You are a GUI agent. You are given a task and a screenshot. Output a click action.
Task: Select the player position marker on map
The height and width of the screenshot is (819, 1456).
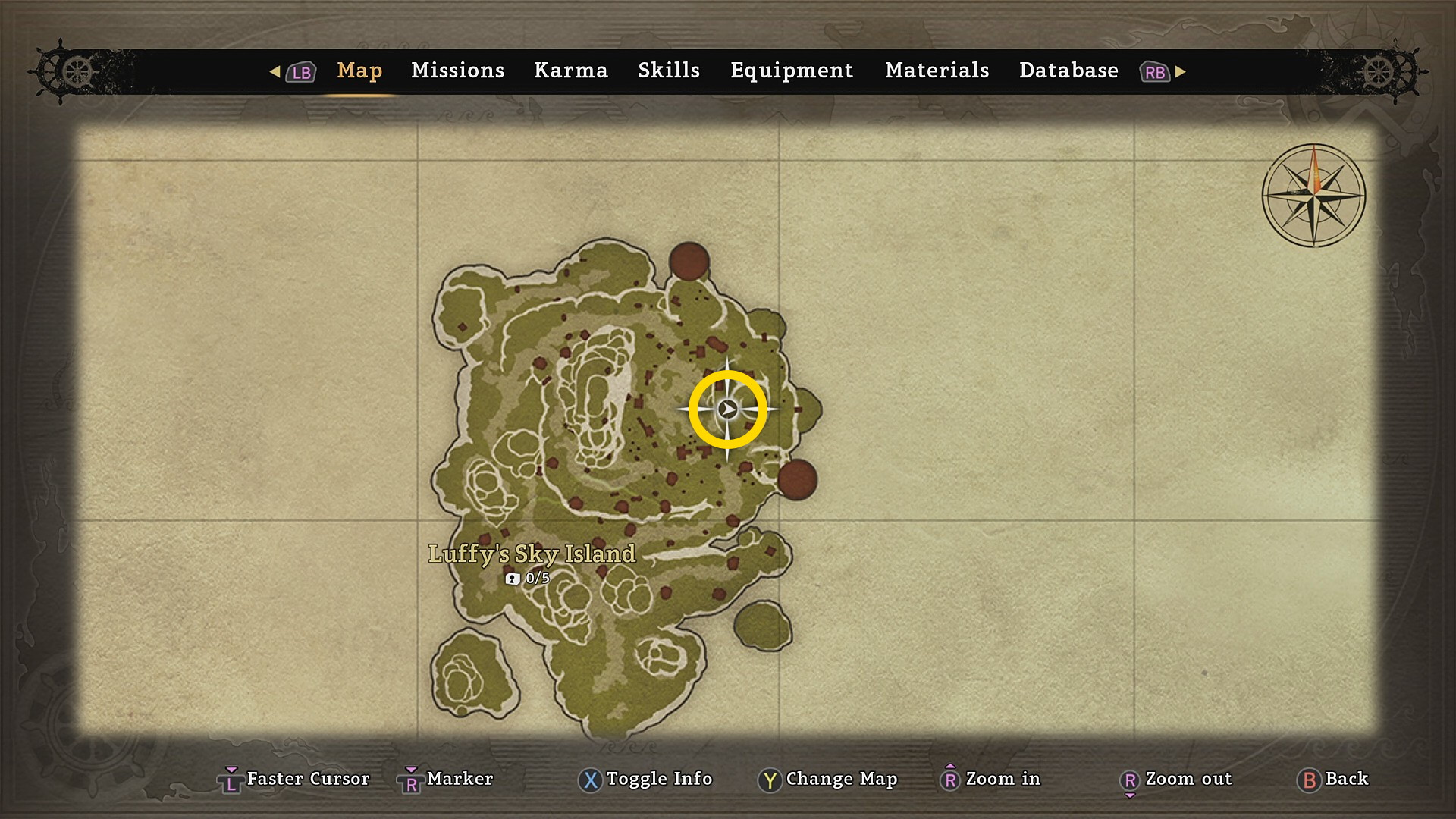727,409
